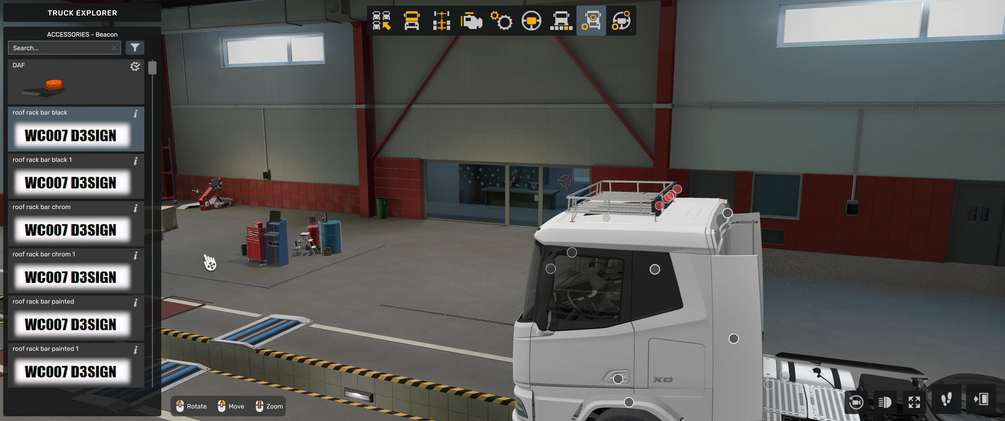The width and height of the screenshot is (1005, 421).
Task: Select the DAF orange beacon item
Action: pyautogui.click(x=70, y=86)
